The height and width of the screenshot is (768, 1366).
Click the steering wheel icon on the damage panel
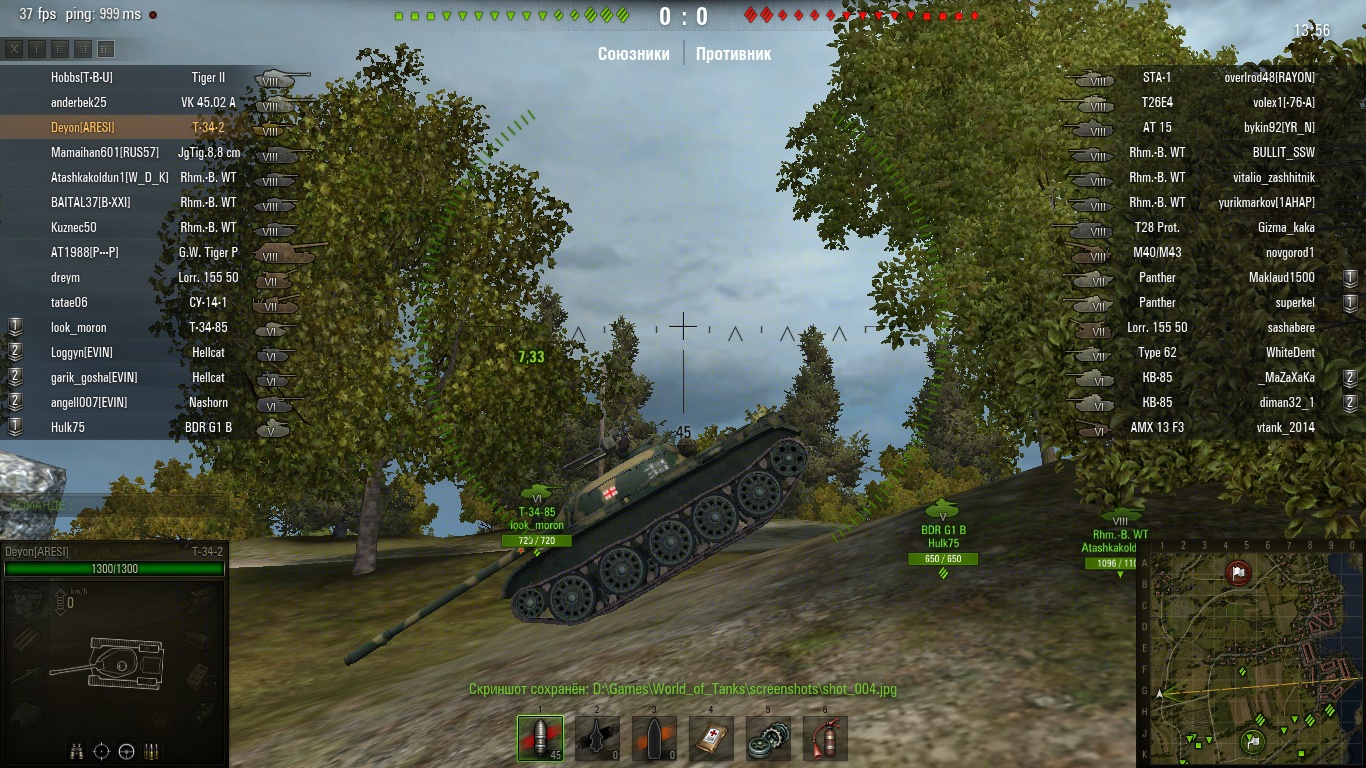pyautogui.click(x=127, y=751)
